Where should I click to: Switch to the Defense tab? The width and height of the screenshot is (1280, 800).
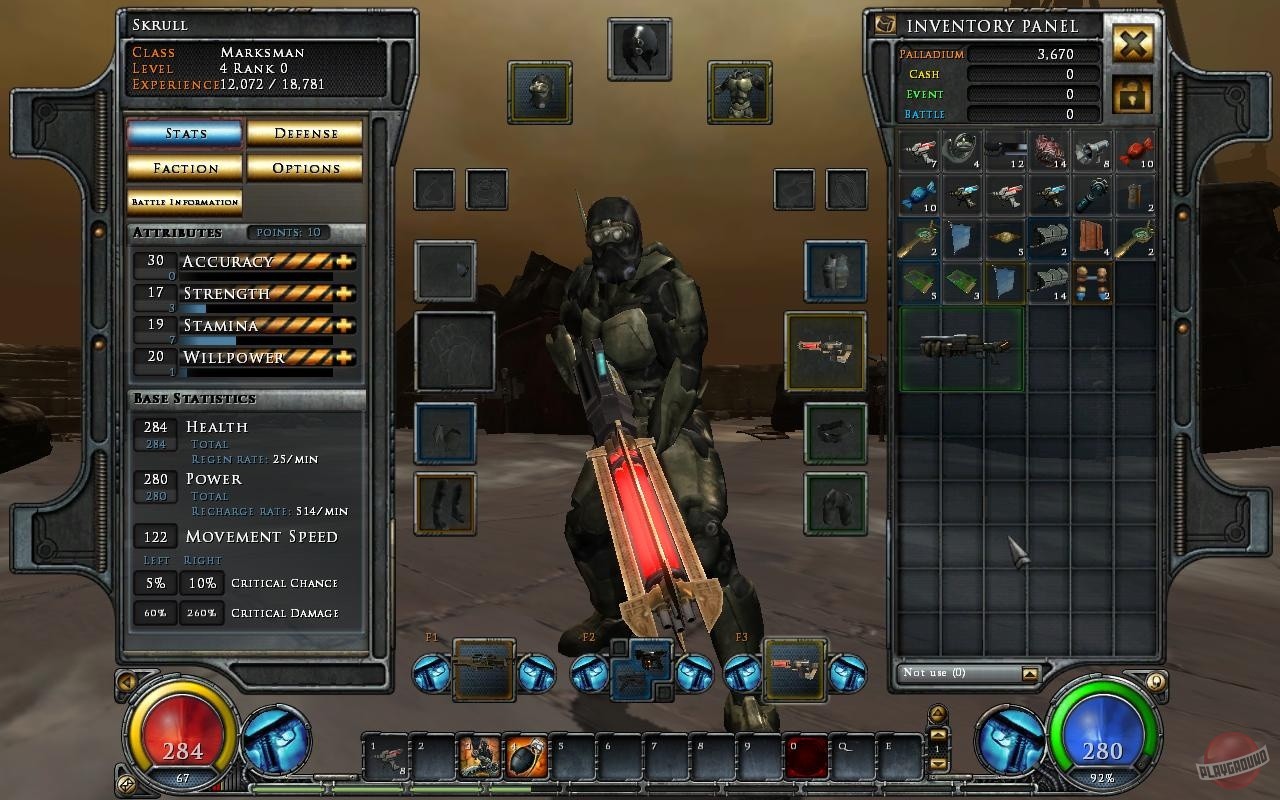click(x=305, y=132)
